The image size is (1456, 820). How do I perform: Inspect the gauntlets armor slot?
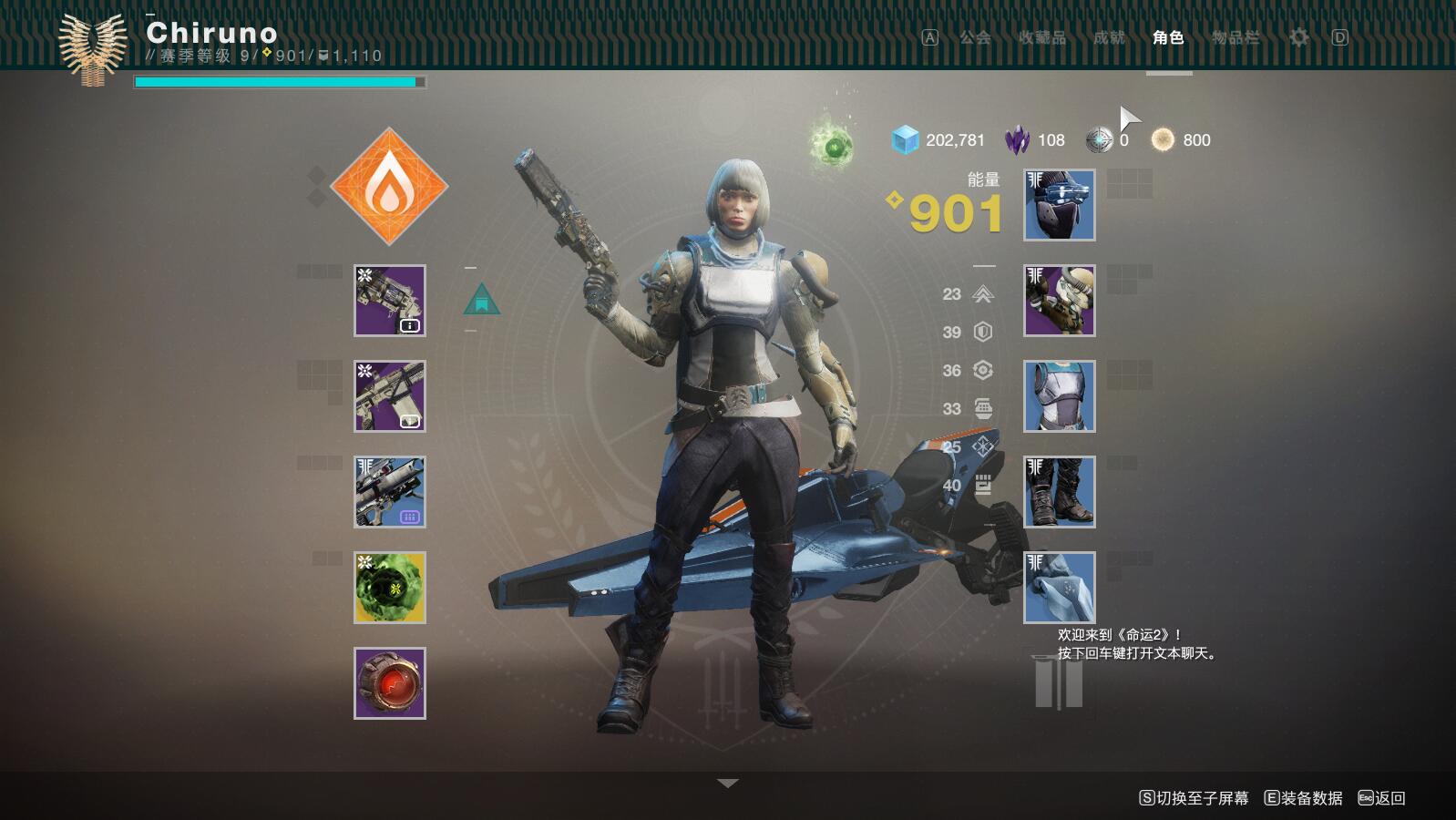coord(1060,301)
